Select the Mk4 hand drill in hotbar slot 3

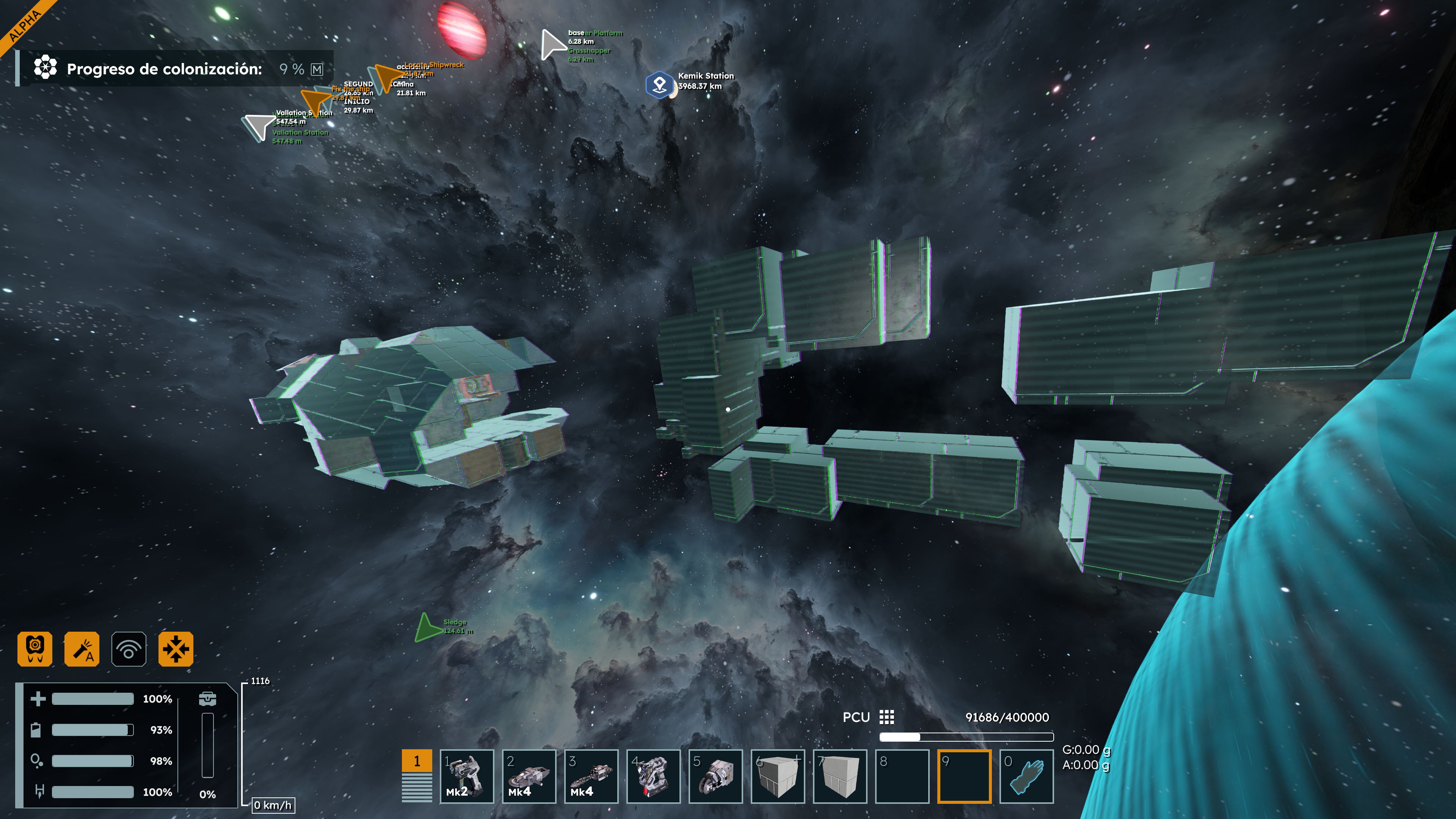click(591, 775)
